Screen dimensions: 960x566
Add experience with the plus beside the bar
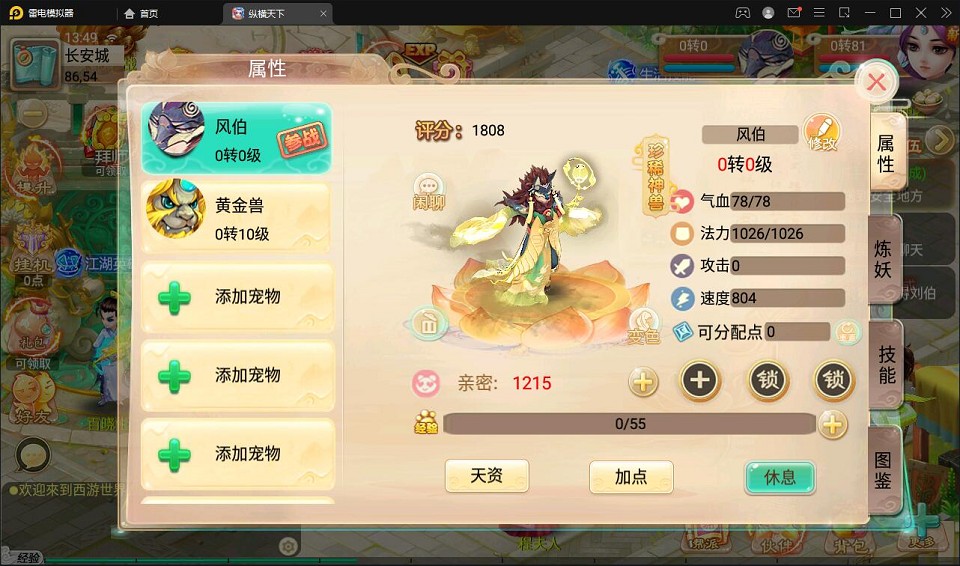pyautogui.click(x=832, y=424)
